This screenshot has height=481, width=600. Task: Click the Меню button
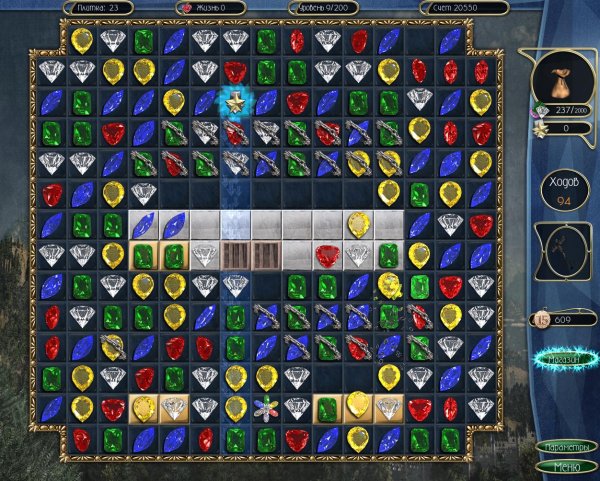click(x=565, y=466)
